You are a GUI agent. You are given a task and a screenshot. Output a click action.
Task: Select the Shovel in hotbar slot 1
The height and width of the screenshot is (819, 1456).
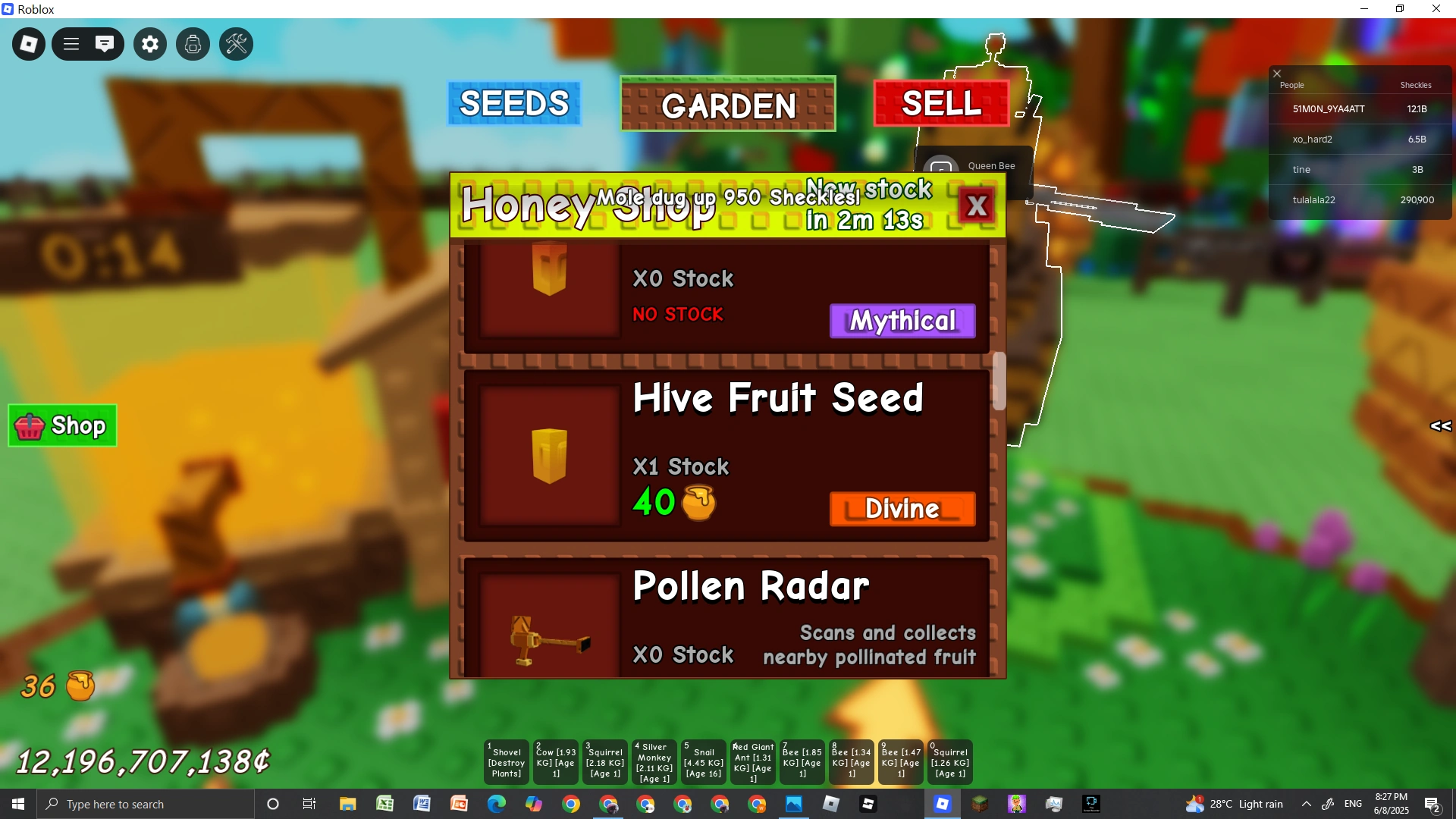pyautogui.click(x=505, y=761)
